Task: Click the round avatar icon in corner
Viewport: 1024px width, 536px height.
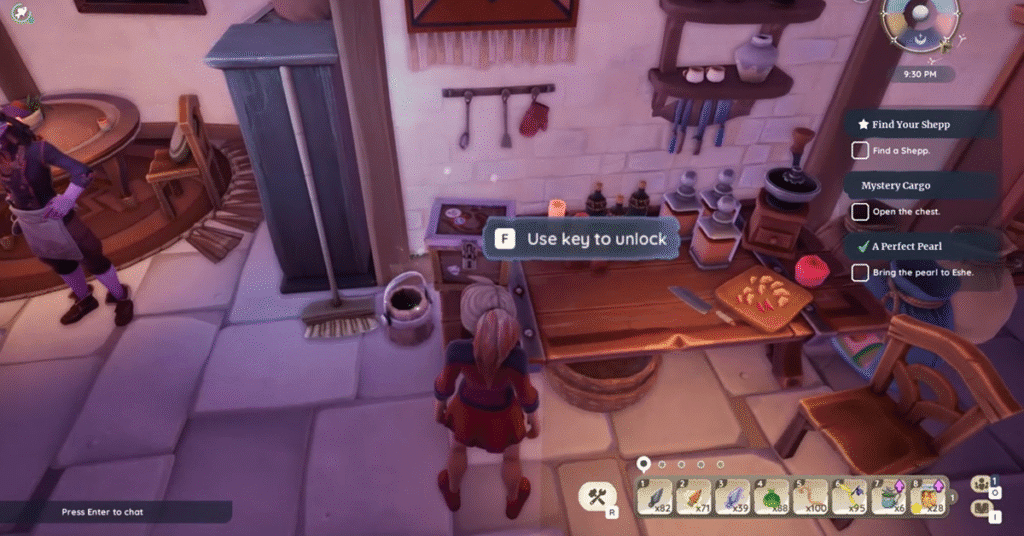Action: [19, 14]
